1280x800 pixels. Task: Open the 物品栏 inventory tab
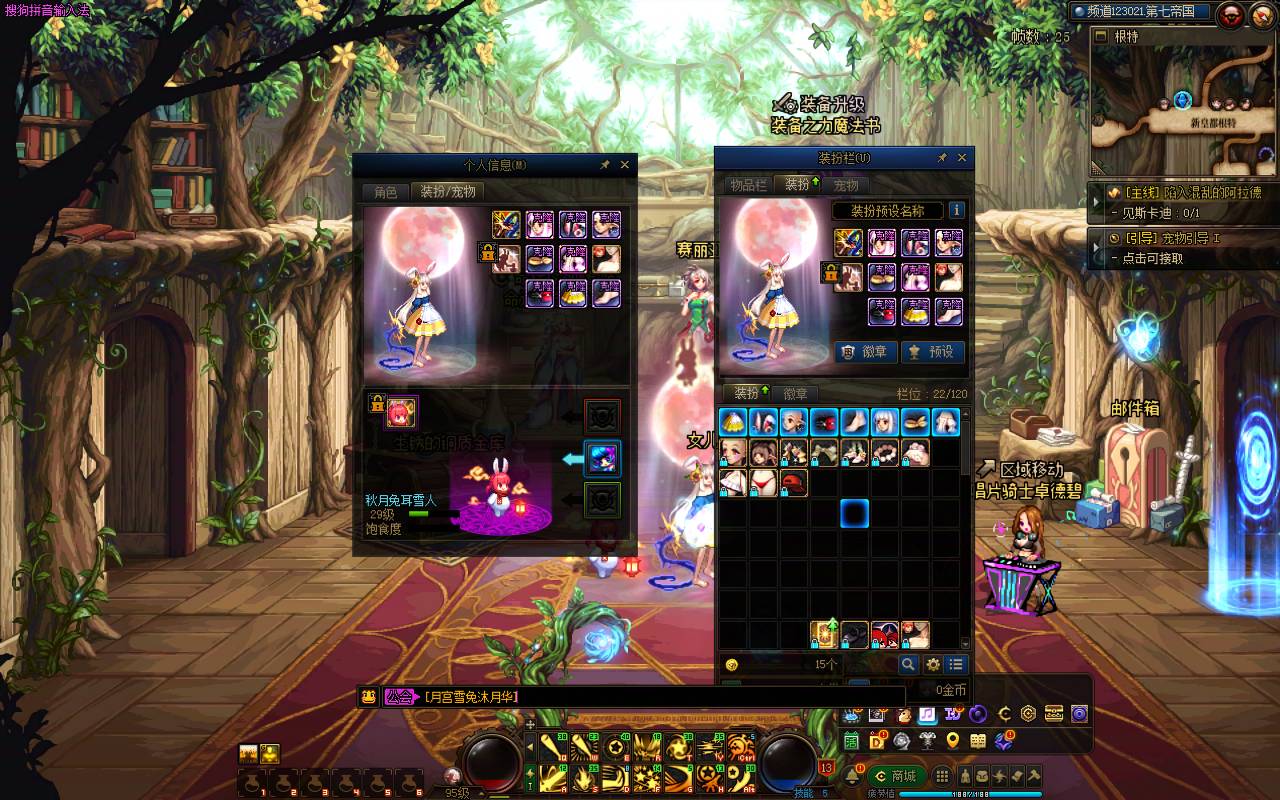click(x=748, y=185)
